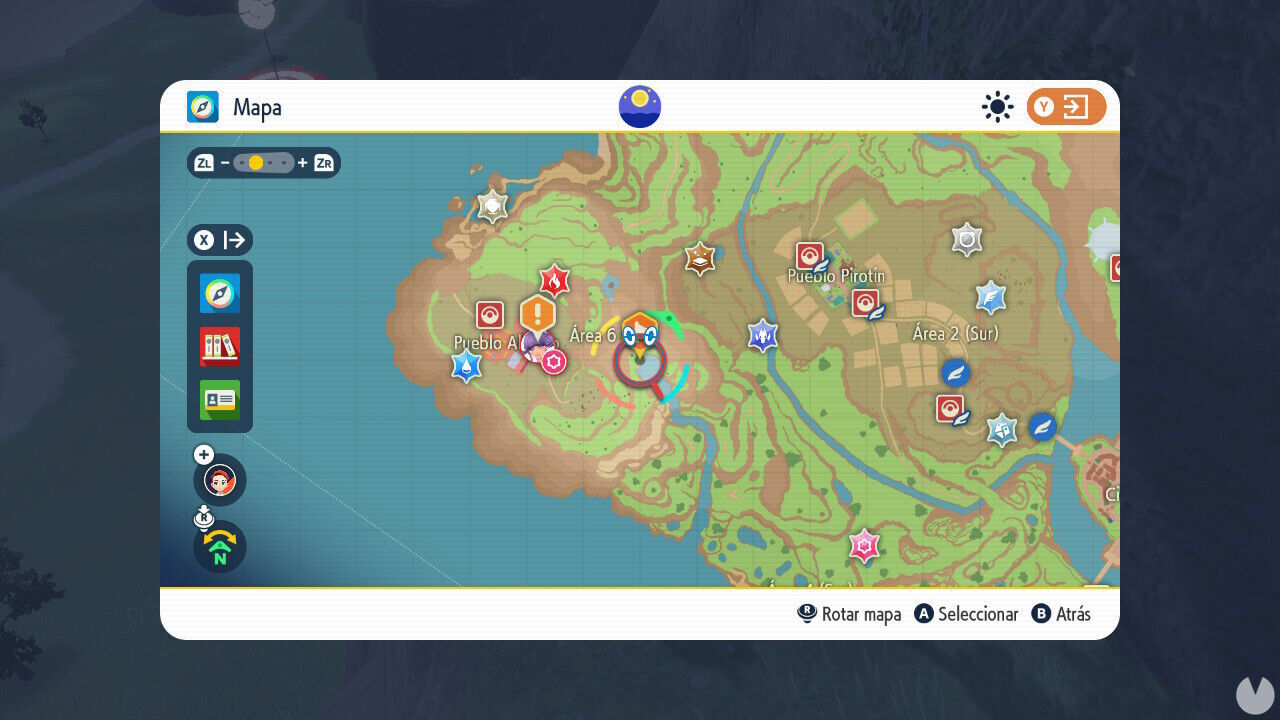Adjust the map zoom slider
1280x720 pixels.
click(x=262, y=162)
